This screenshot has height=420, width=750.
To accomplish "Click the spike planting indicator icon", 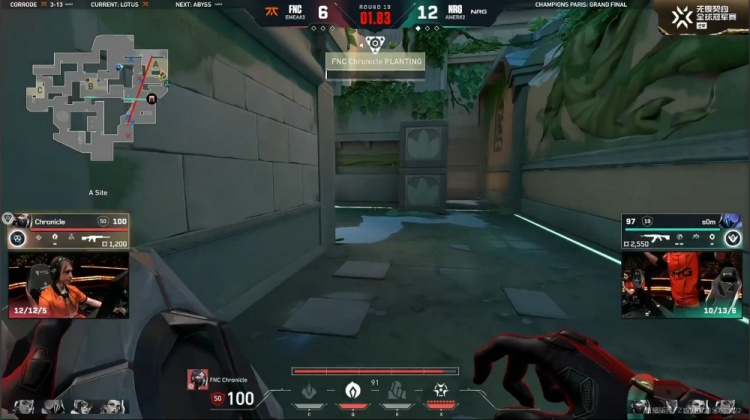I will click(374, 43).
